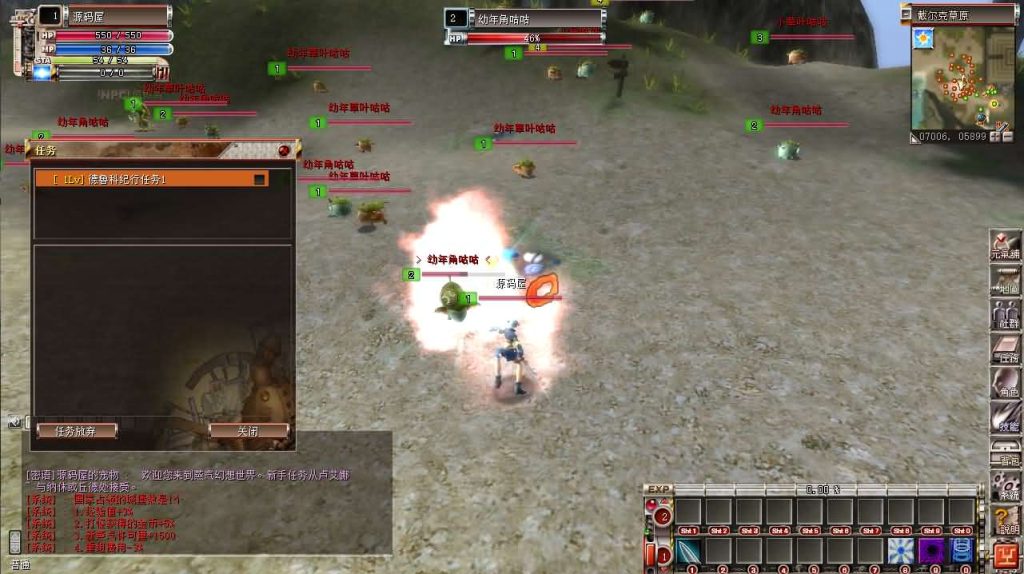Open the 說明 help button

pyautogui.click(x=1006, y=521)
